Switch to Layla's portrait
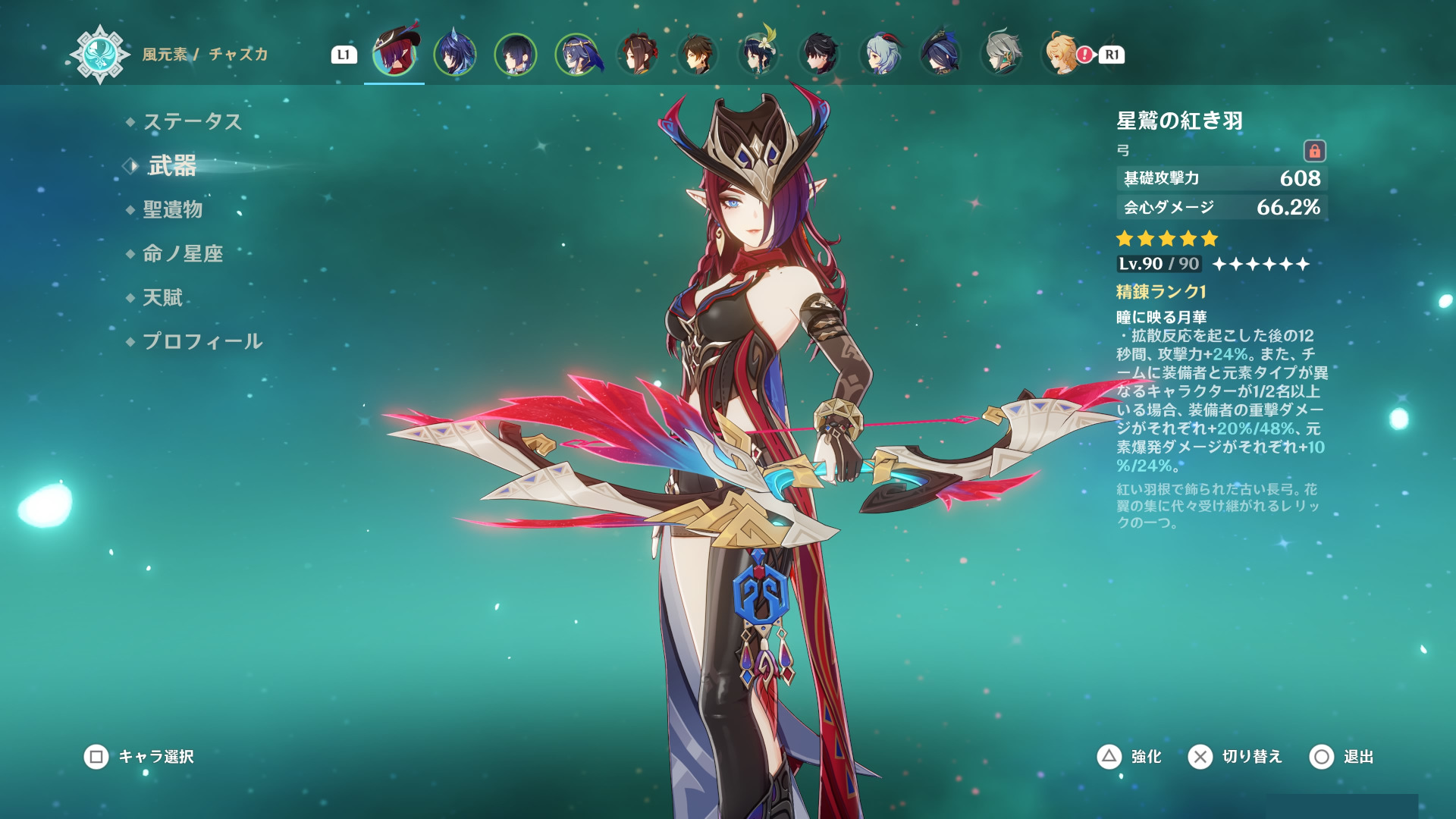 click(576, 55)
